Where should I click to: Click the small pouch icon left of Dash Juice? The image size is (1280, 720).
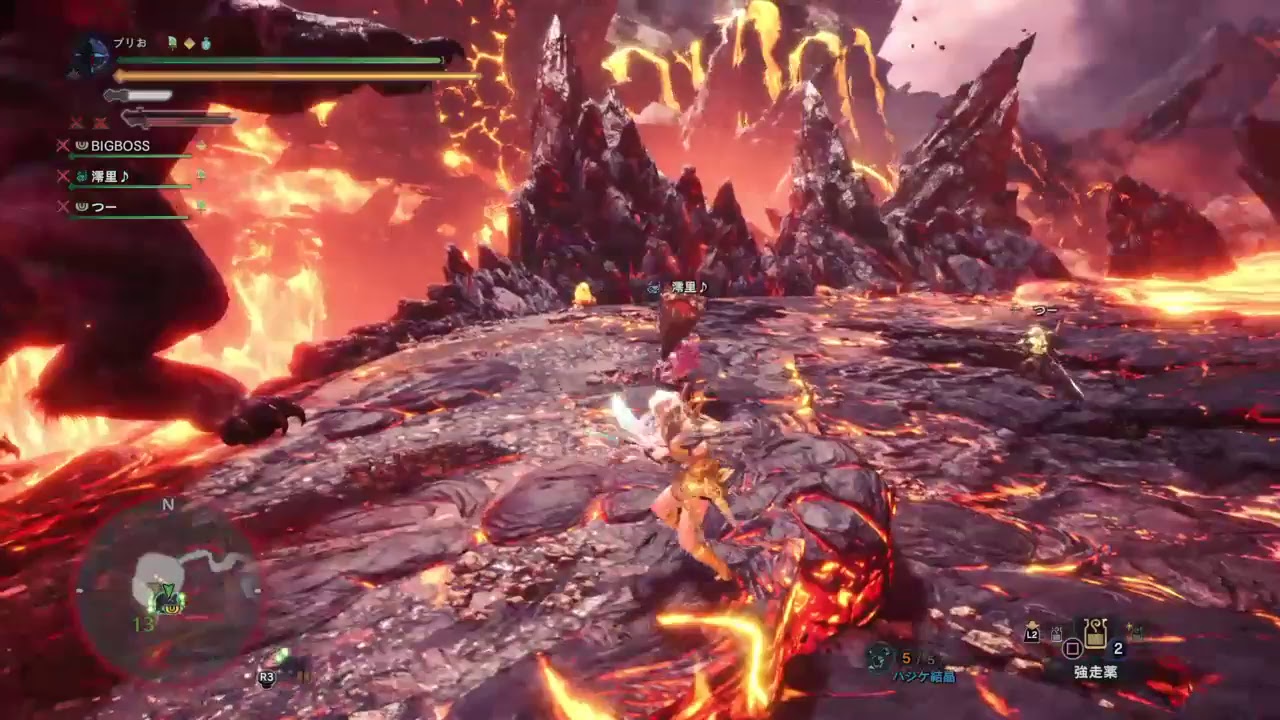click(1056, 633)
